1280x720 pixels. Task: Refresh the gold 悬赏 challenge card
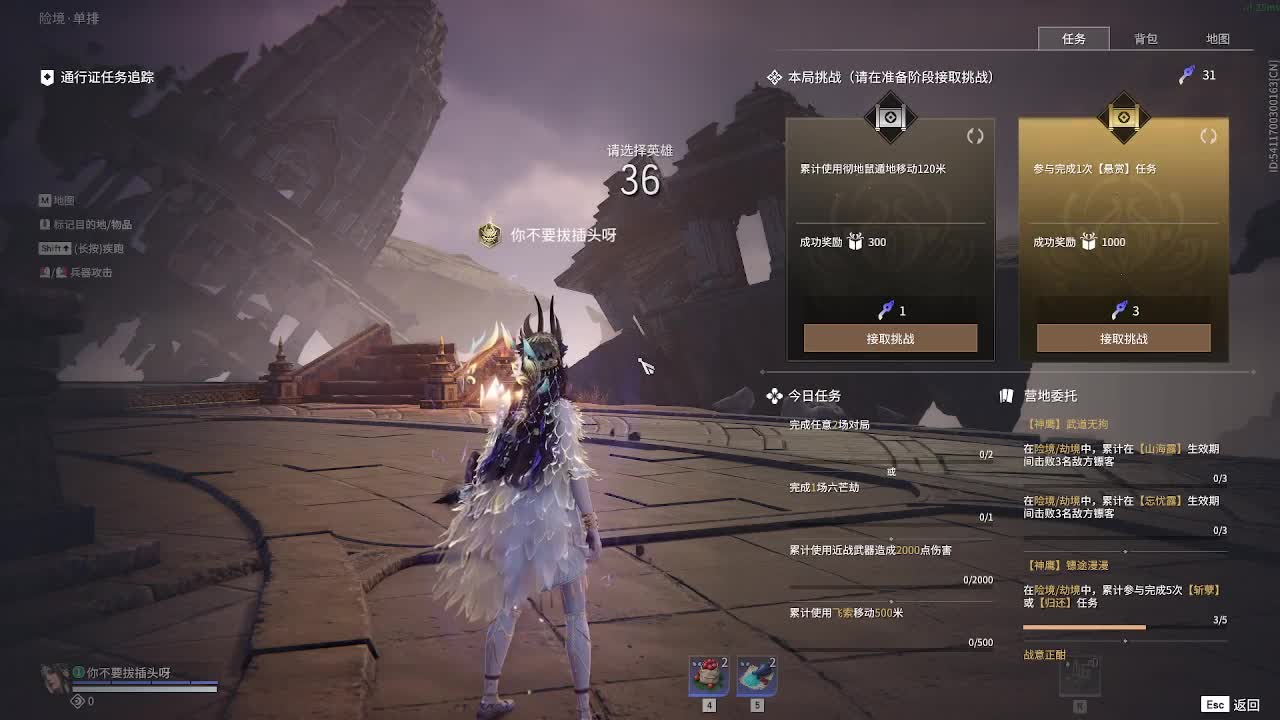pos(1208,136)
